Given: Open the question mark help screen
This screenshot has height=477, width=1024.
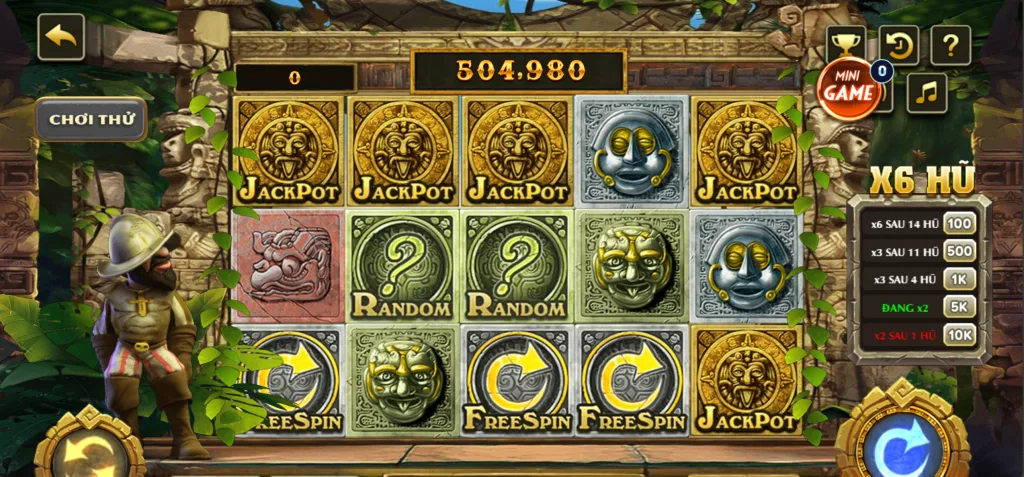Looking at the screenshot, I should (x=950, y=45).
